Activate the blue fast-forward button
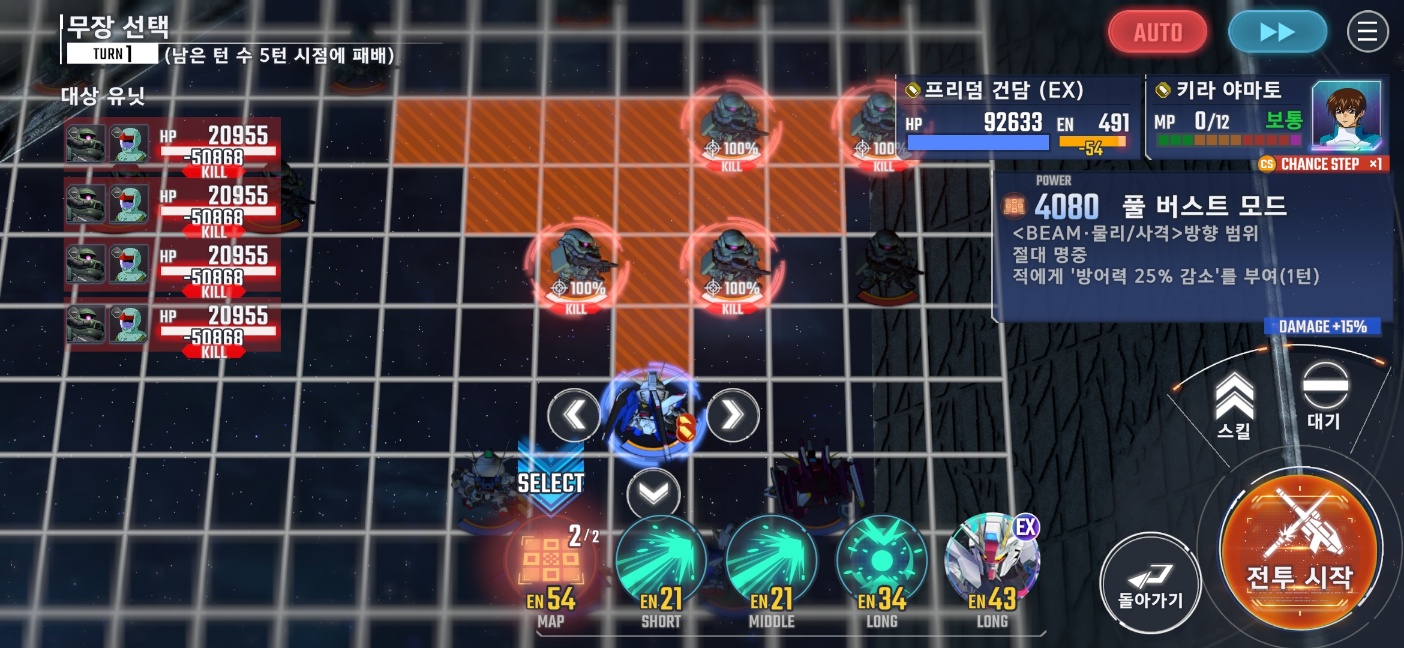 pyautogui.click(x=1277, y=32)
